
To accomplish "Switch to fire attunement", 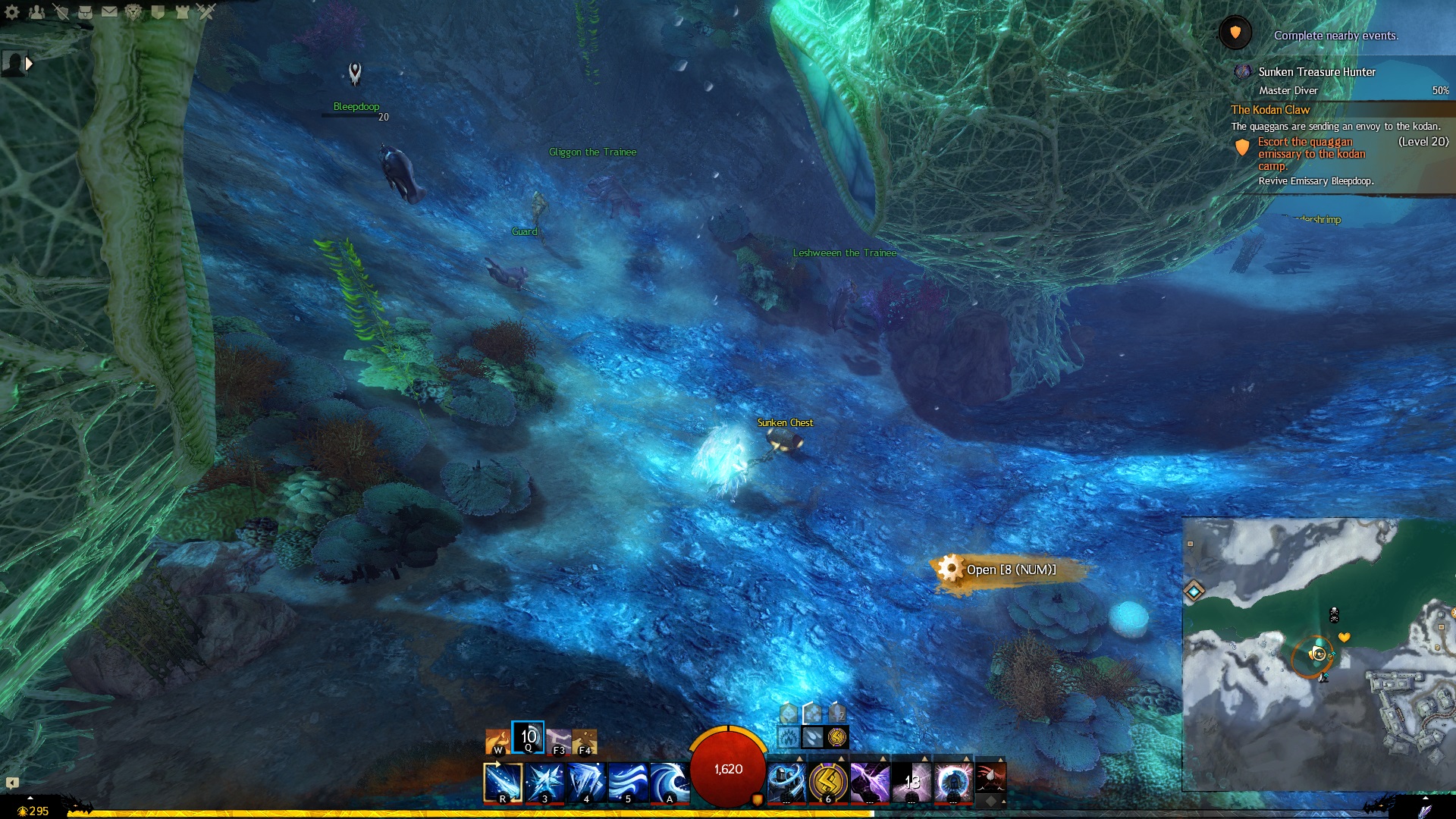I will pos(497,741).
